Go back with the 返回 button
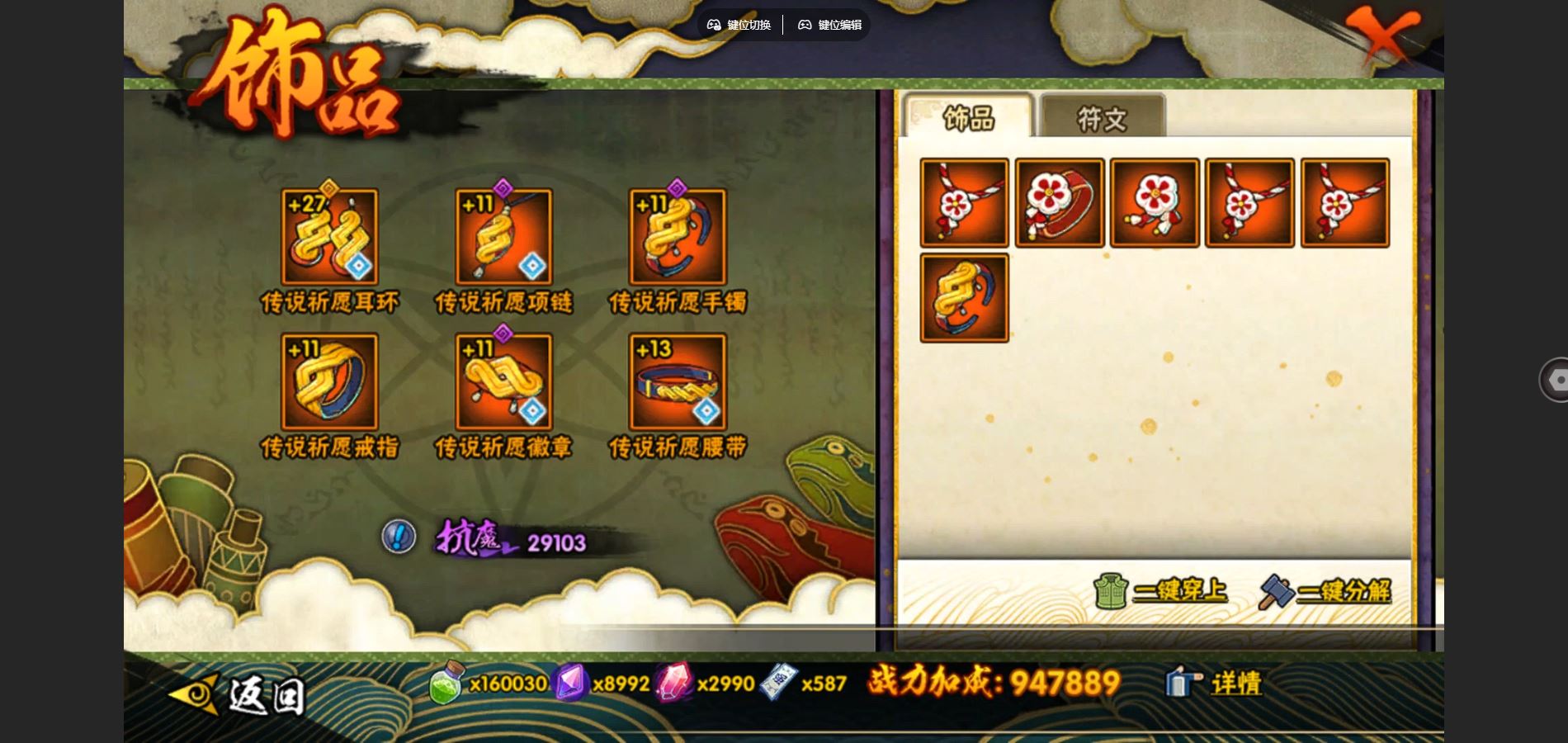 coord(238,695)
